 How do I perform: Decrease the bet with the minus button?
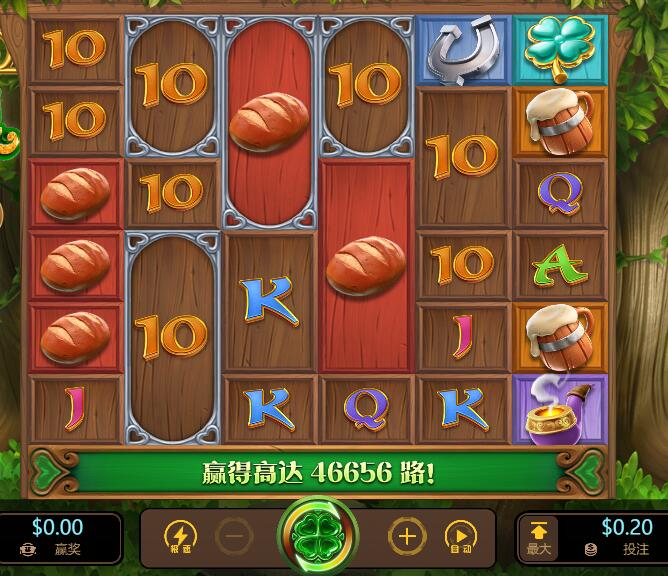(x=234, y=537)
